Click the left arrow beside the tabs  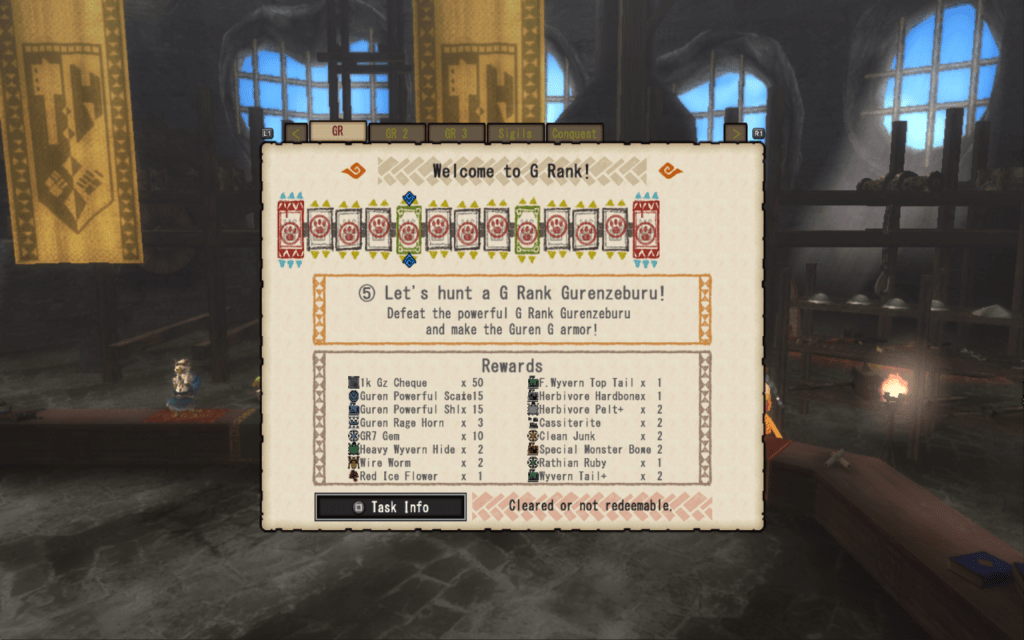pos(295,133)
